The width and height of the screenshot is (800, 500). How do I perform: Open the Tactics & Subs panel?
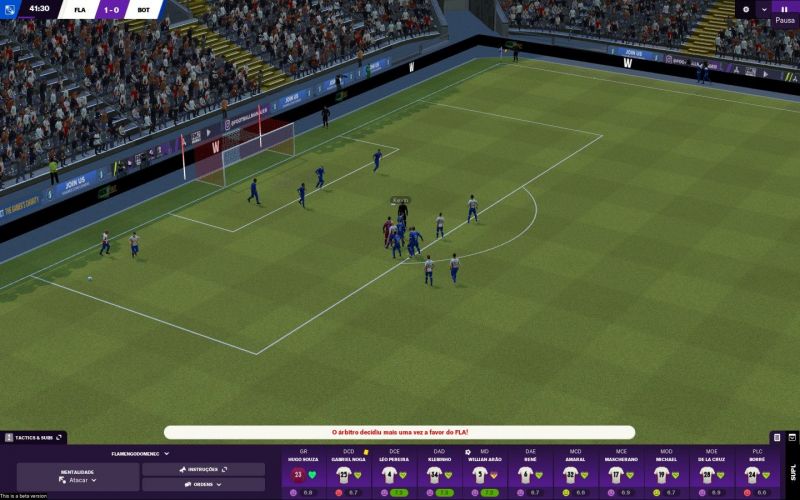click(x=34, y=438)
